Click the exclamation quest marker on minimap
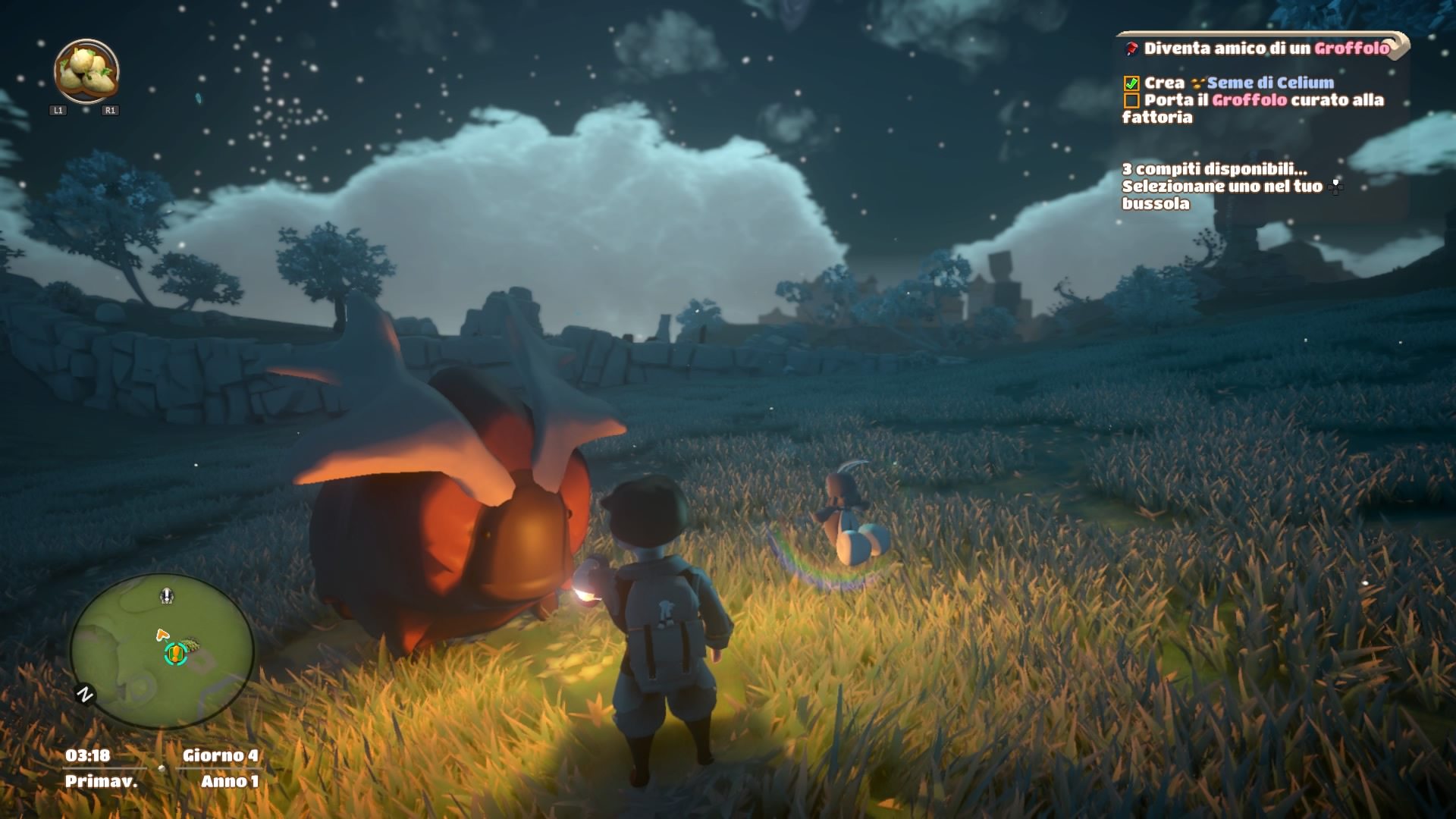The width and height of the screenshot is (1456, 819). [x=176, y=652]
